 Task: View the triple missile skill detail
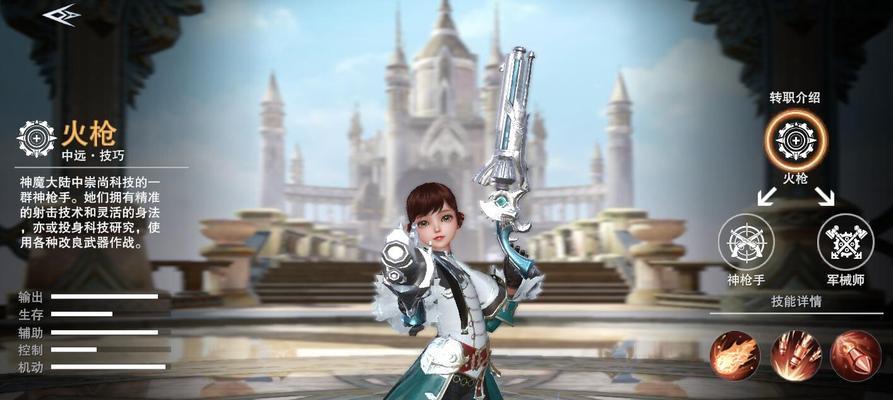796,355
